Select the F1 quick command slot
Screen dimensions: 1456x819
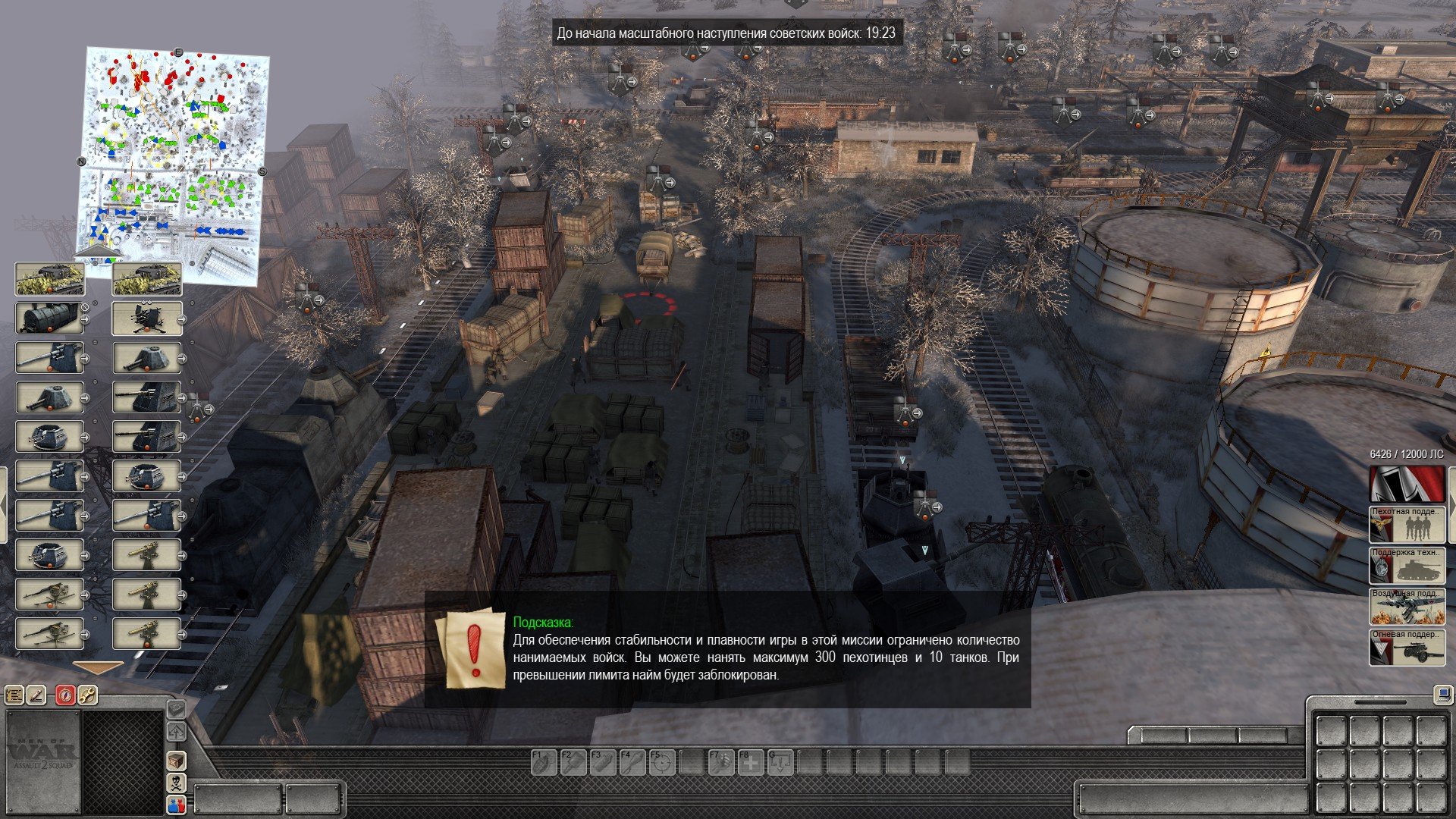pyautogui.click(x=543, y=761)
